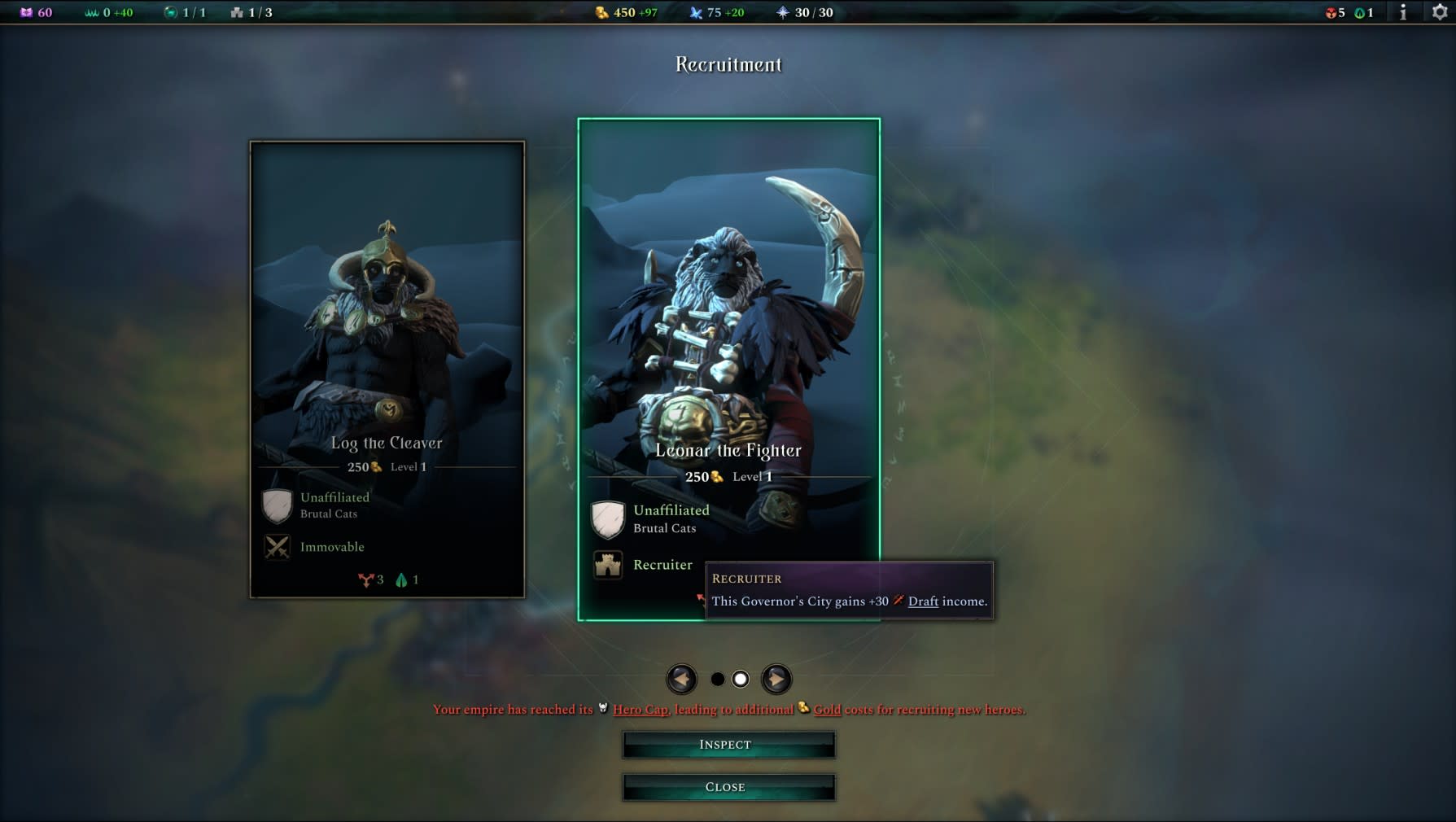Click the imperium star icon showing 30/30
1456x822 pixels.
pyautogui.click(x=782, y=13)
